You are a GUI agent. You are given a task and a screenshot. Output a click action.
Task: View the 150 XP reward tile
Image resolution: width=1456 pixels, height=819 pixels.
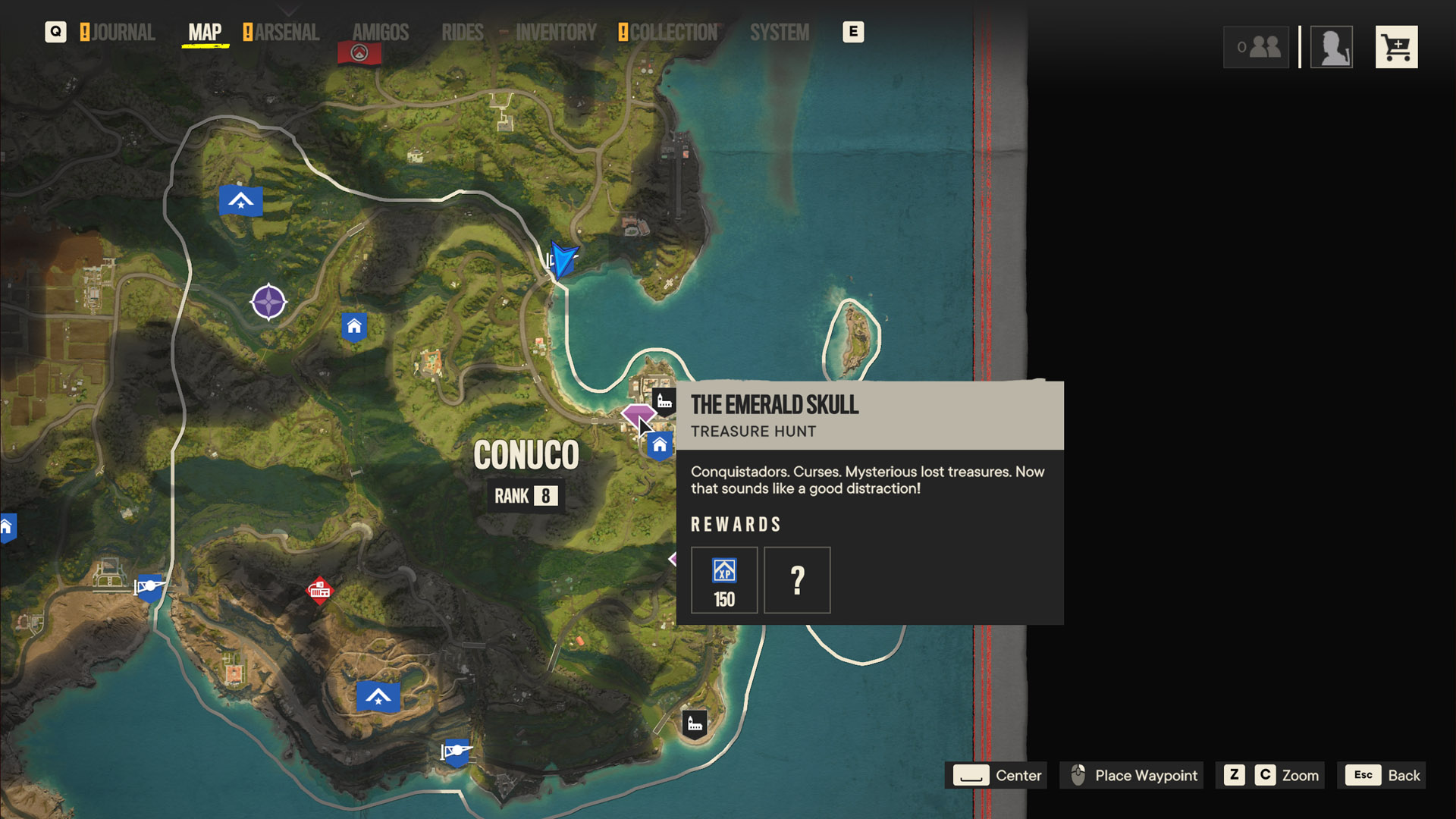(723, 580)
